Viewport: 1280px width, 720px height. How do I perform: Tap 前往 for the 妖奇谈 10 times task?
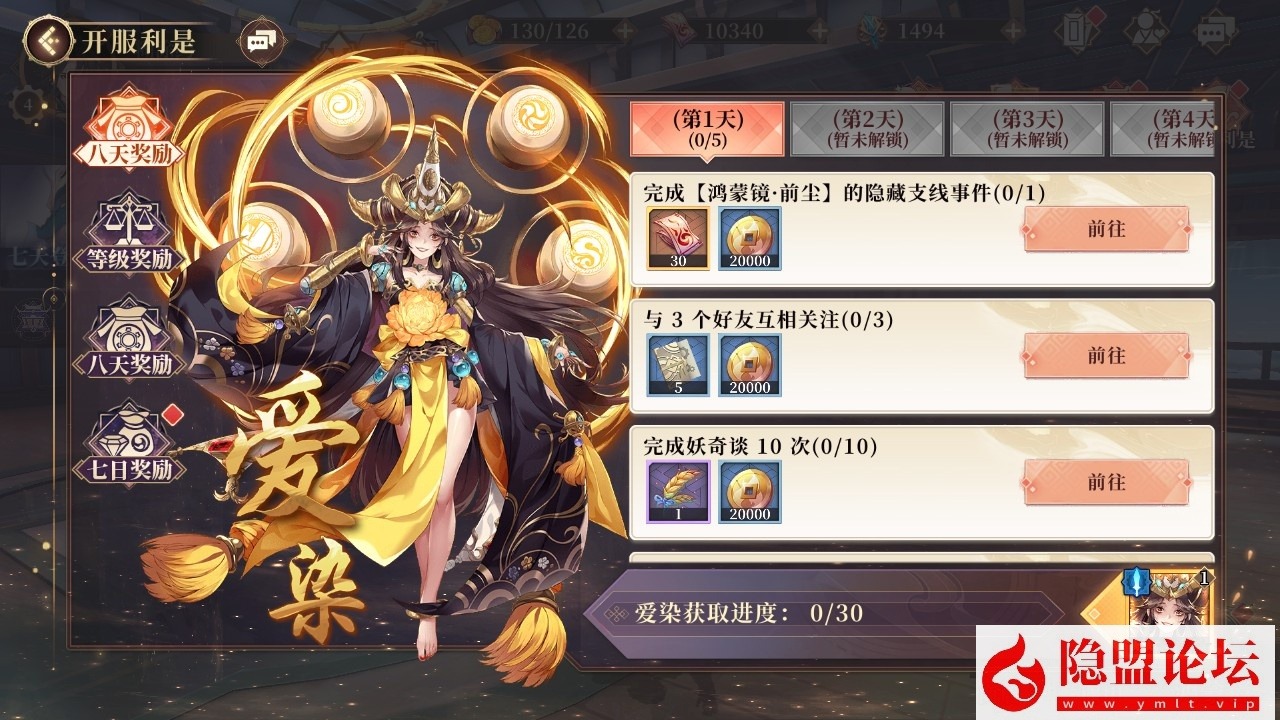(1106, 482)
